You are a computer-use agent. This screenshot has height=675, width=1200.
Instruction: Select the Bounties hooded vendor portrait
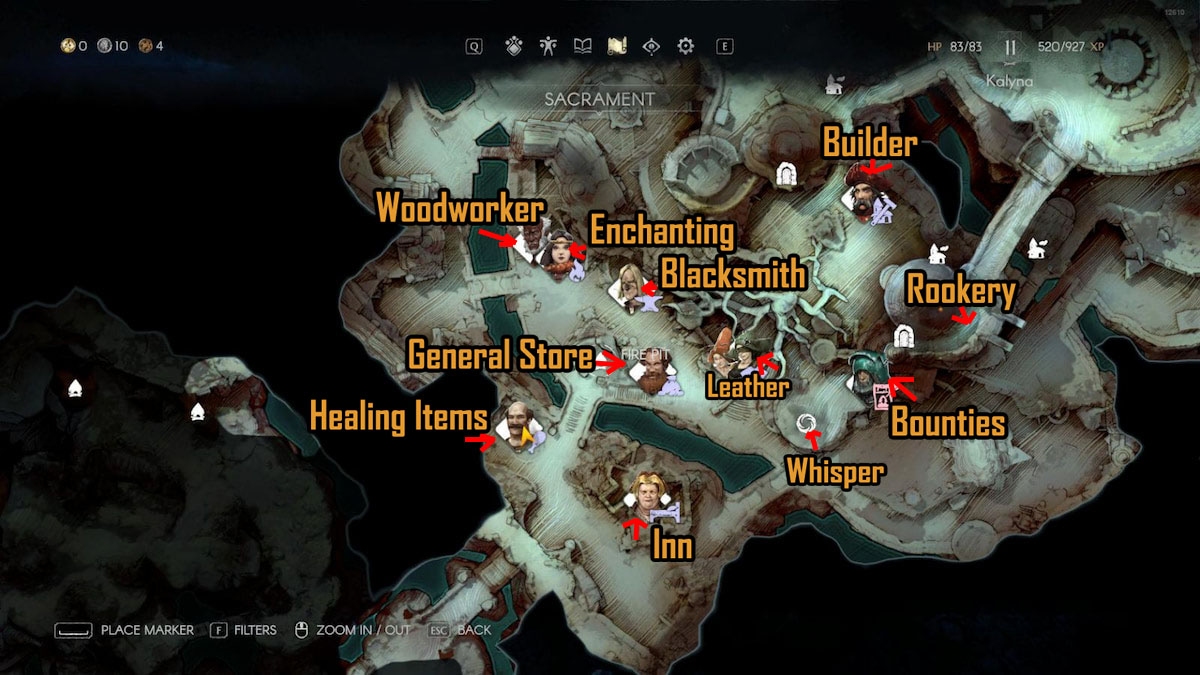863,373
